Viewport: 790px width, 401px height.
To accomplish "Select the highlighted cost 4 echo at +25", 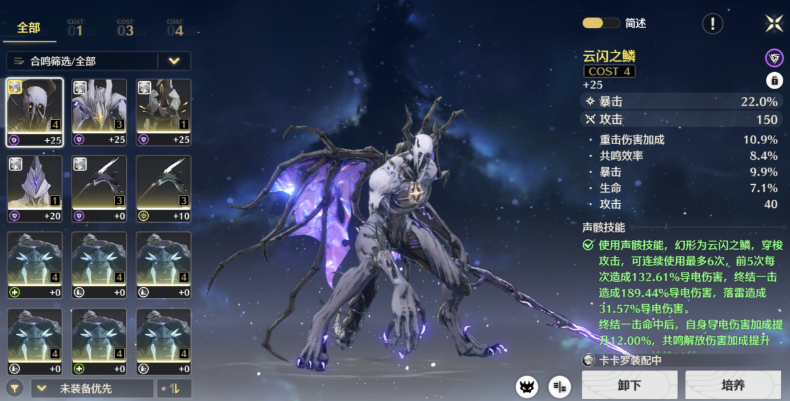I will (35, 112).
